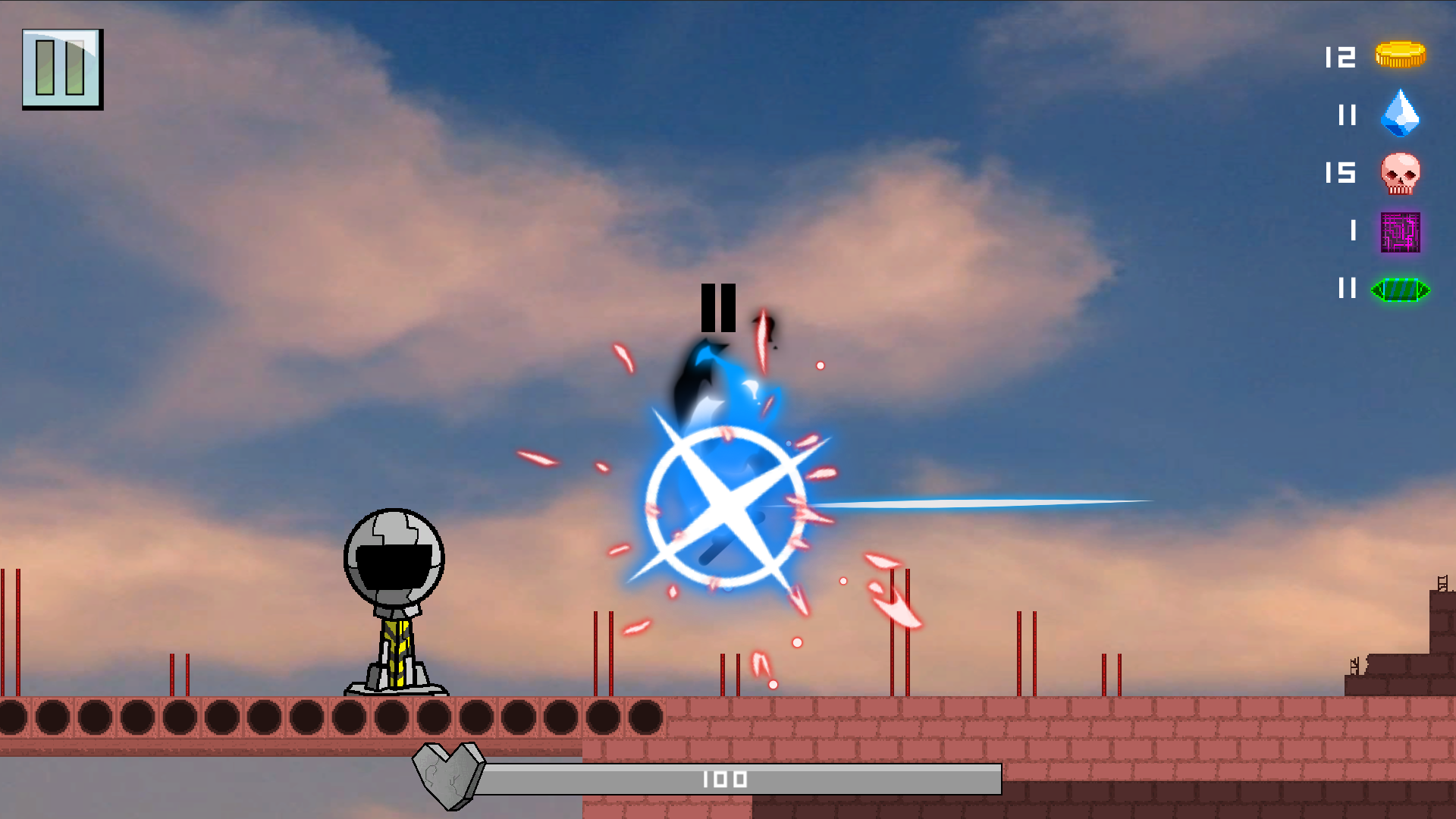Click the skull count reading 15

pos(1339,174)
